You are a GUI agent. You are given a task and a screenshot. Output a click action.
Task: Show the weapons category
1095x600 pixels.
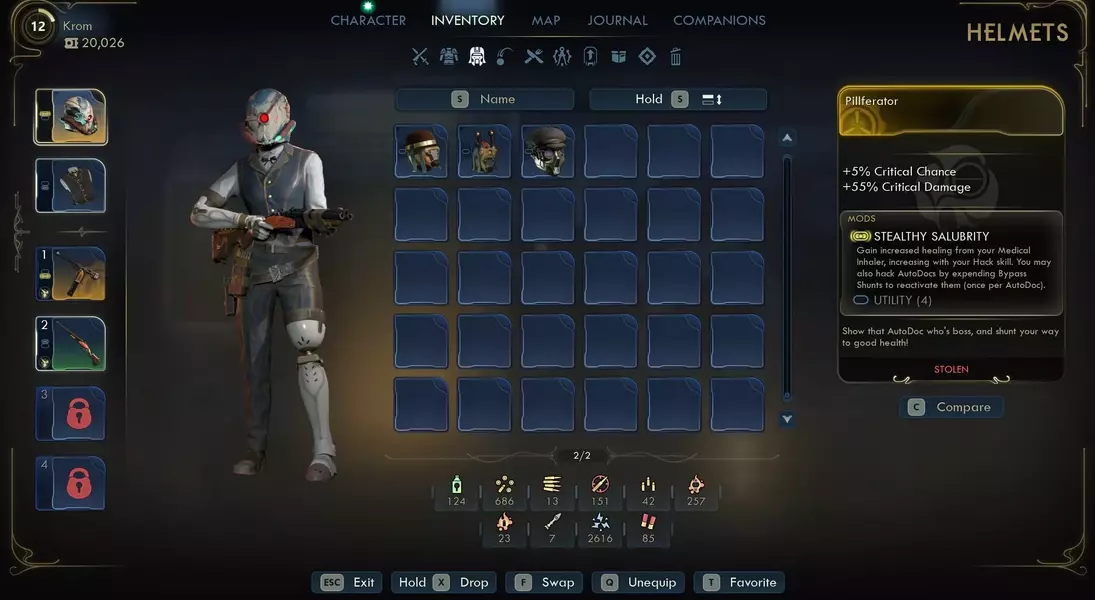click(x=420, y=57)
